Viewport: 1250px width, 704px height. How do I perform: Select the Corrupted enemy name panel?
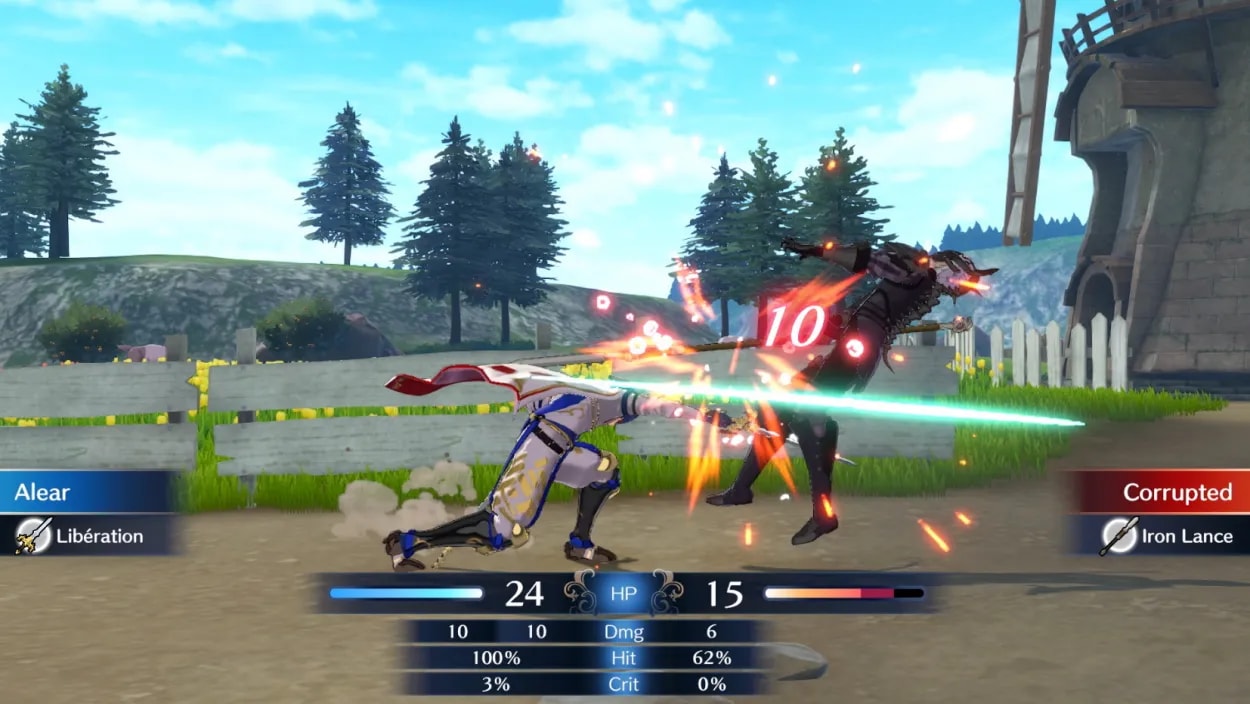point(1160,492)
